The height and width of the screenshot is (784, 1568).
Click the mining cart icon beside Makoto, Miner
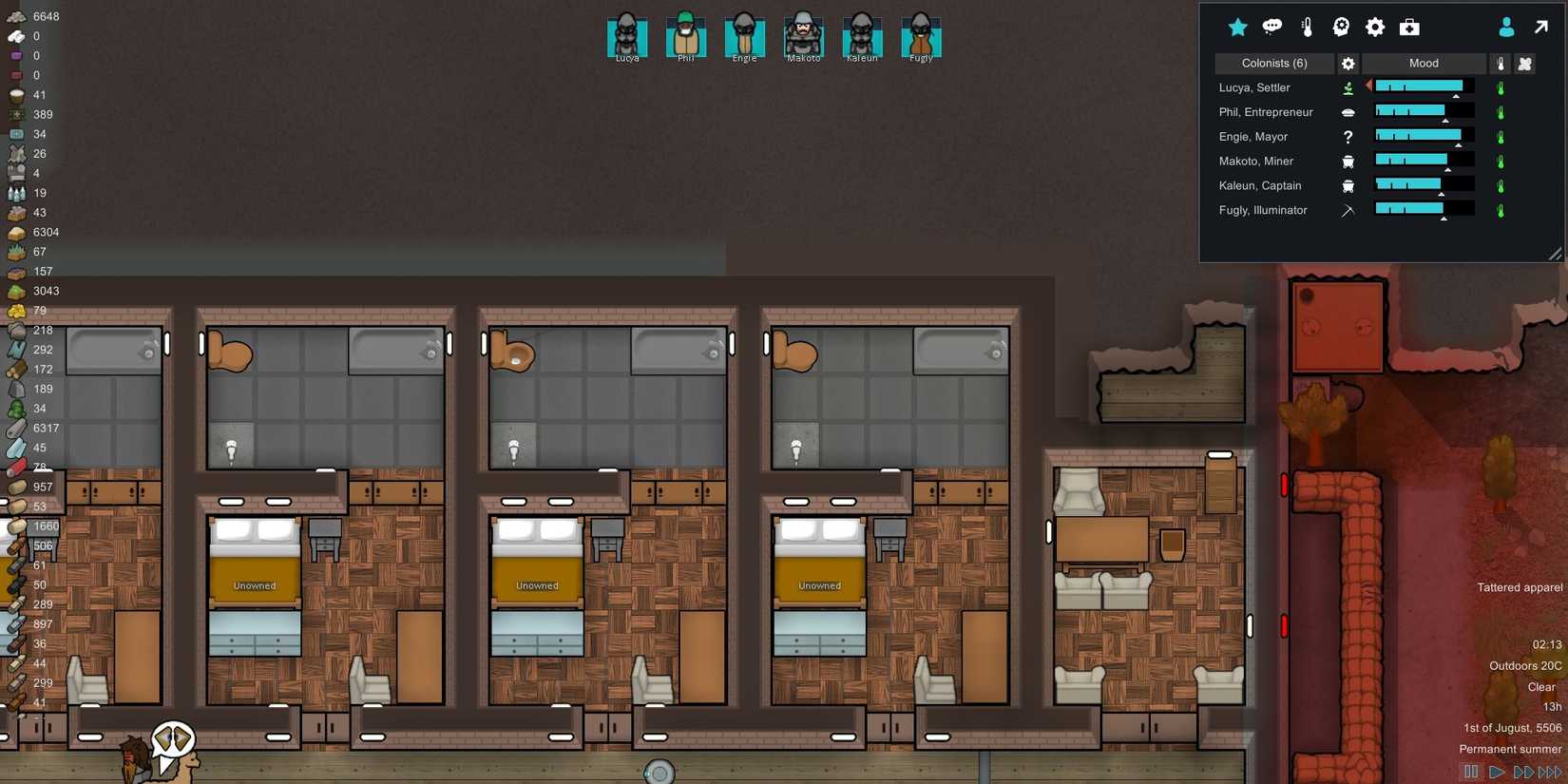pos(1348,161)
